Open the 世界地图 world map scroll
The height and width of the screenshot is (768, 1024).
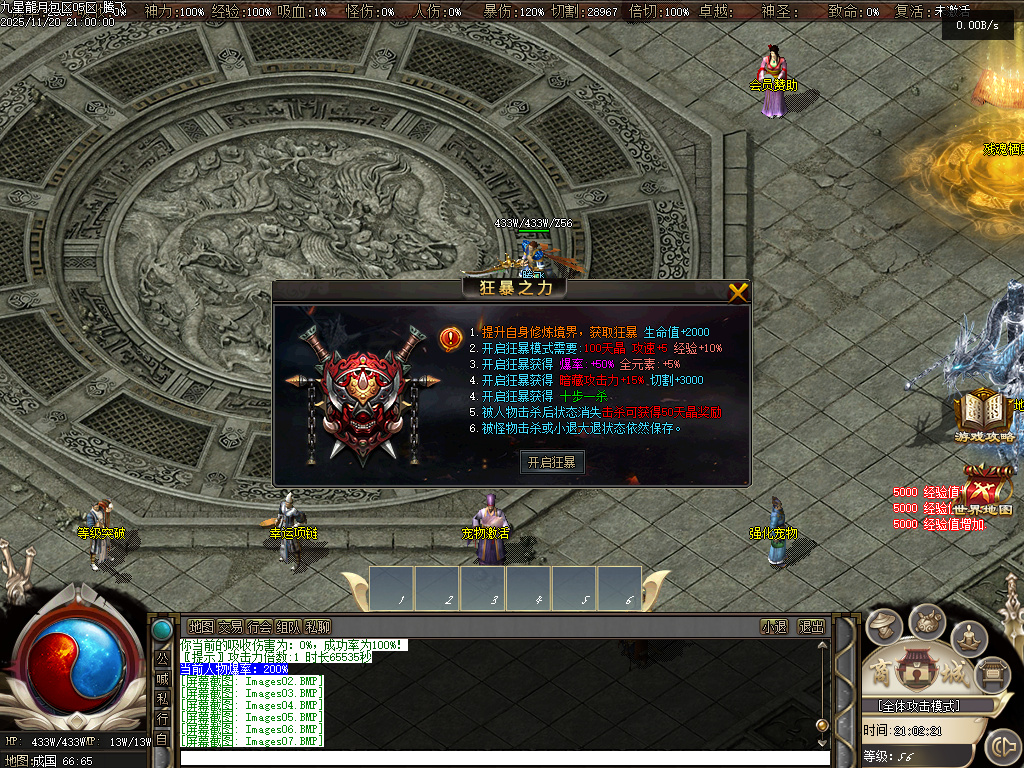pos(985,491)
